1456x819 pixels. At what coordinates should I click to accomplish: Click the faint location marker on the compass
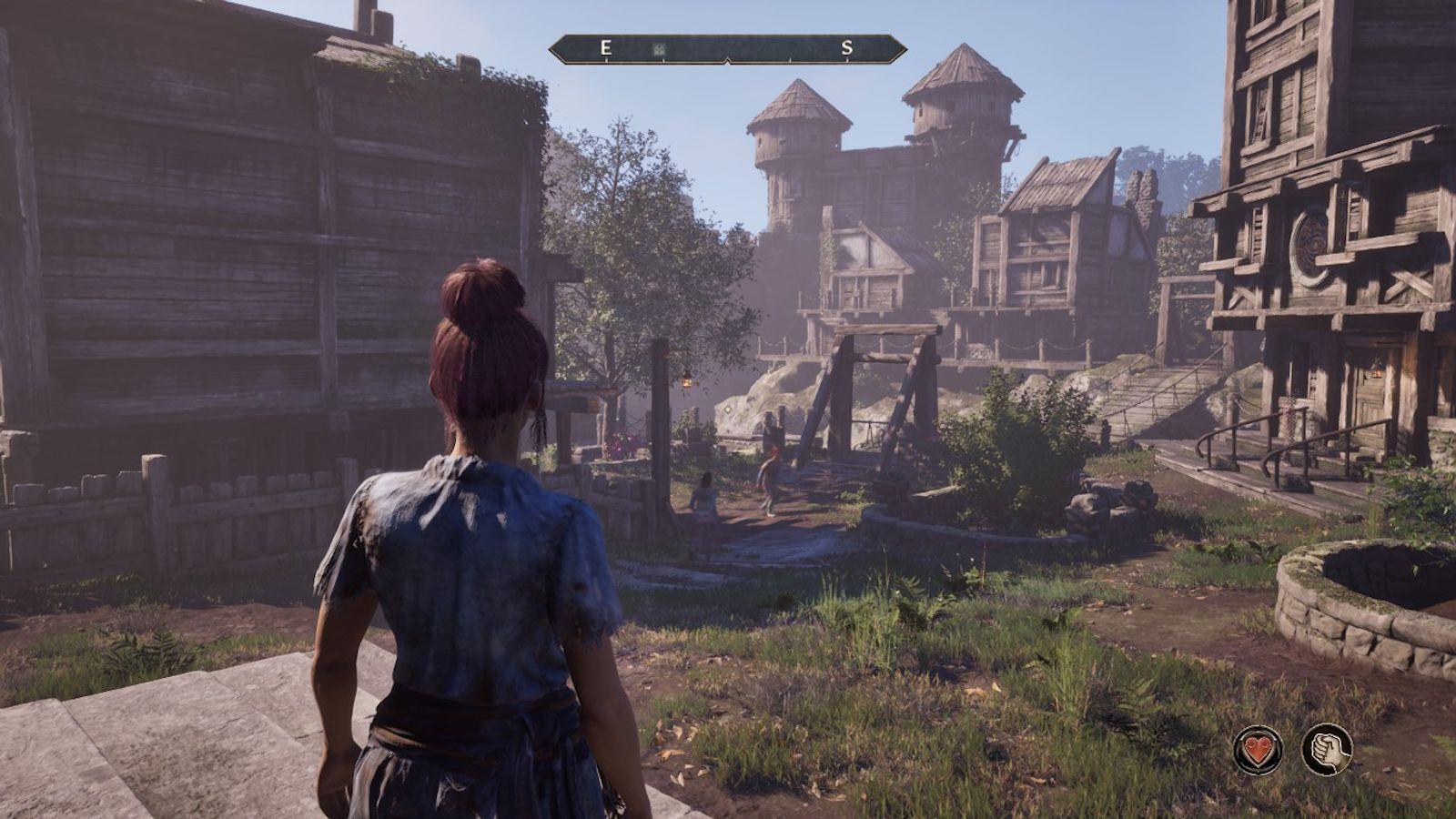pyautogui.click(x=659, y=49)
